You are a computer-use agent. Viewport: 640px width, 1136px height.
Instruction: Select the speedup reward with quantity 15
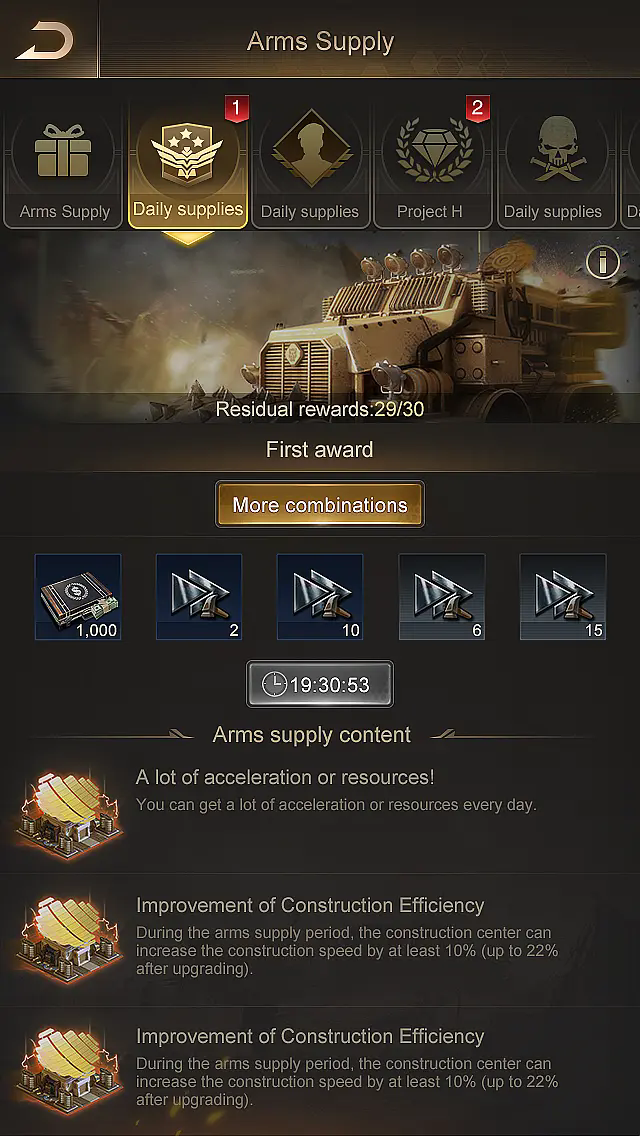tap(563, 597)
